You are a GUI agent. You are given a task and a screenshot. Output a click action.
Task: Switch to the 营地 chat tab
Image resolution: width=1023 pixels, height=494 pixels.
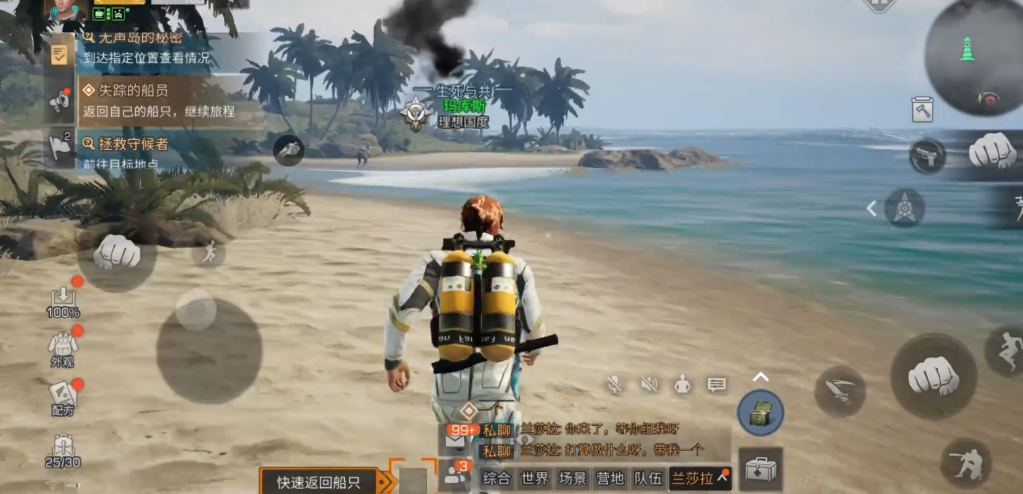(611, 478)
